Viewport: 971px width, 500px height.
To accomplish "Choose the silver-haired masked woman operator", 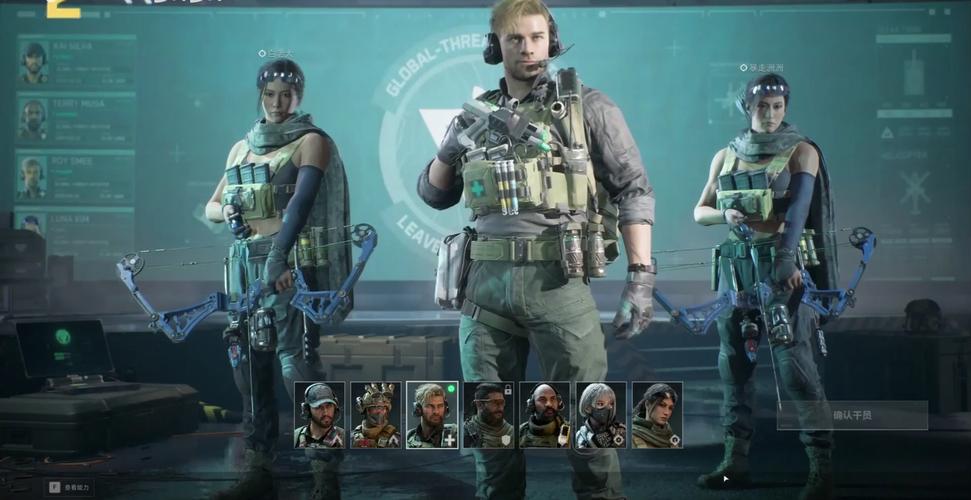I will click(x=601, y=415).
